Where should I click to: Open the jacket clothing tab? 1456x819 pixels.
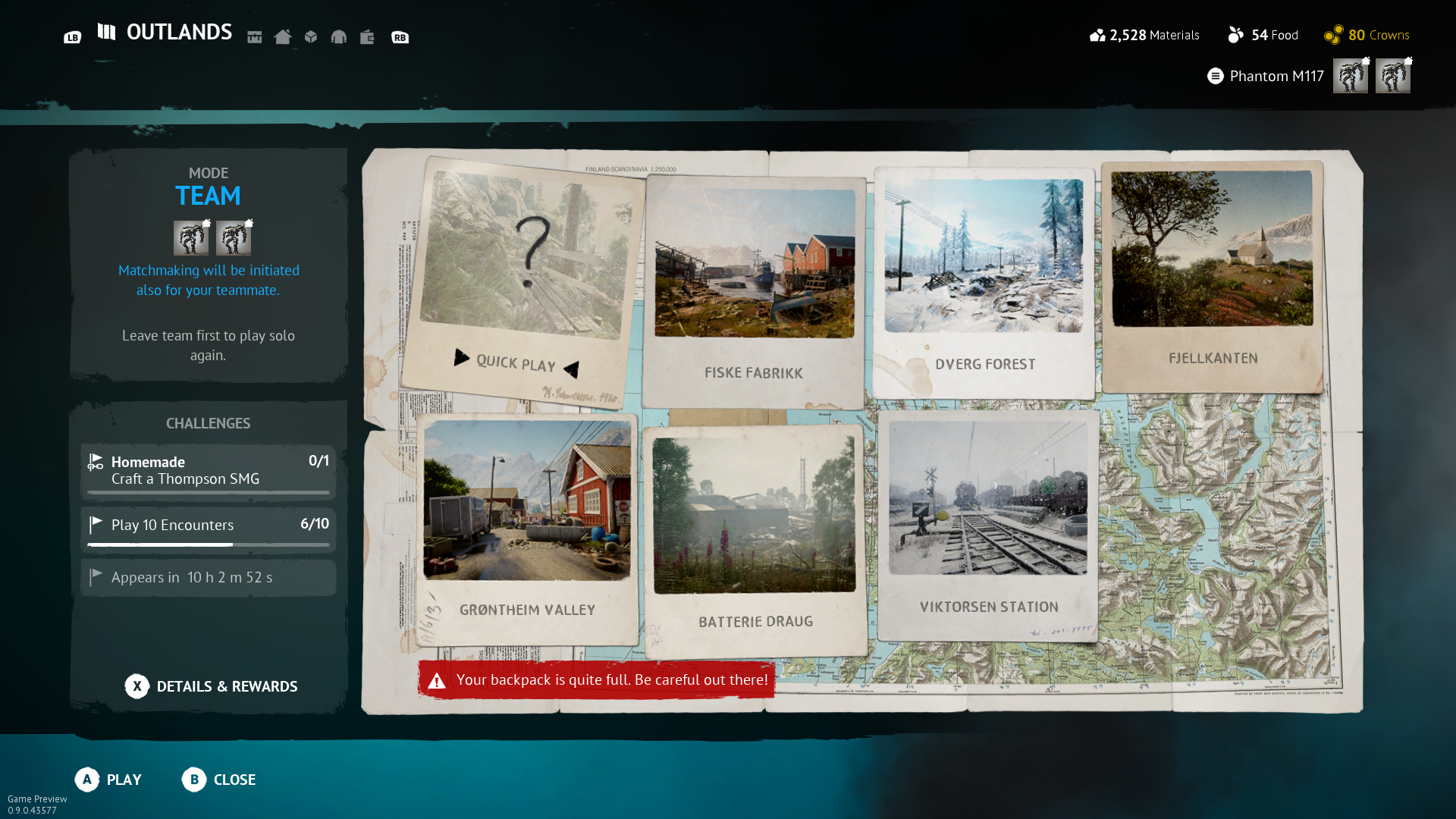tap(339, 37)
